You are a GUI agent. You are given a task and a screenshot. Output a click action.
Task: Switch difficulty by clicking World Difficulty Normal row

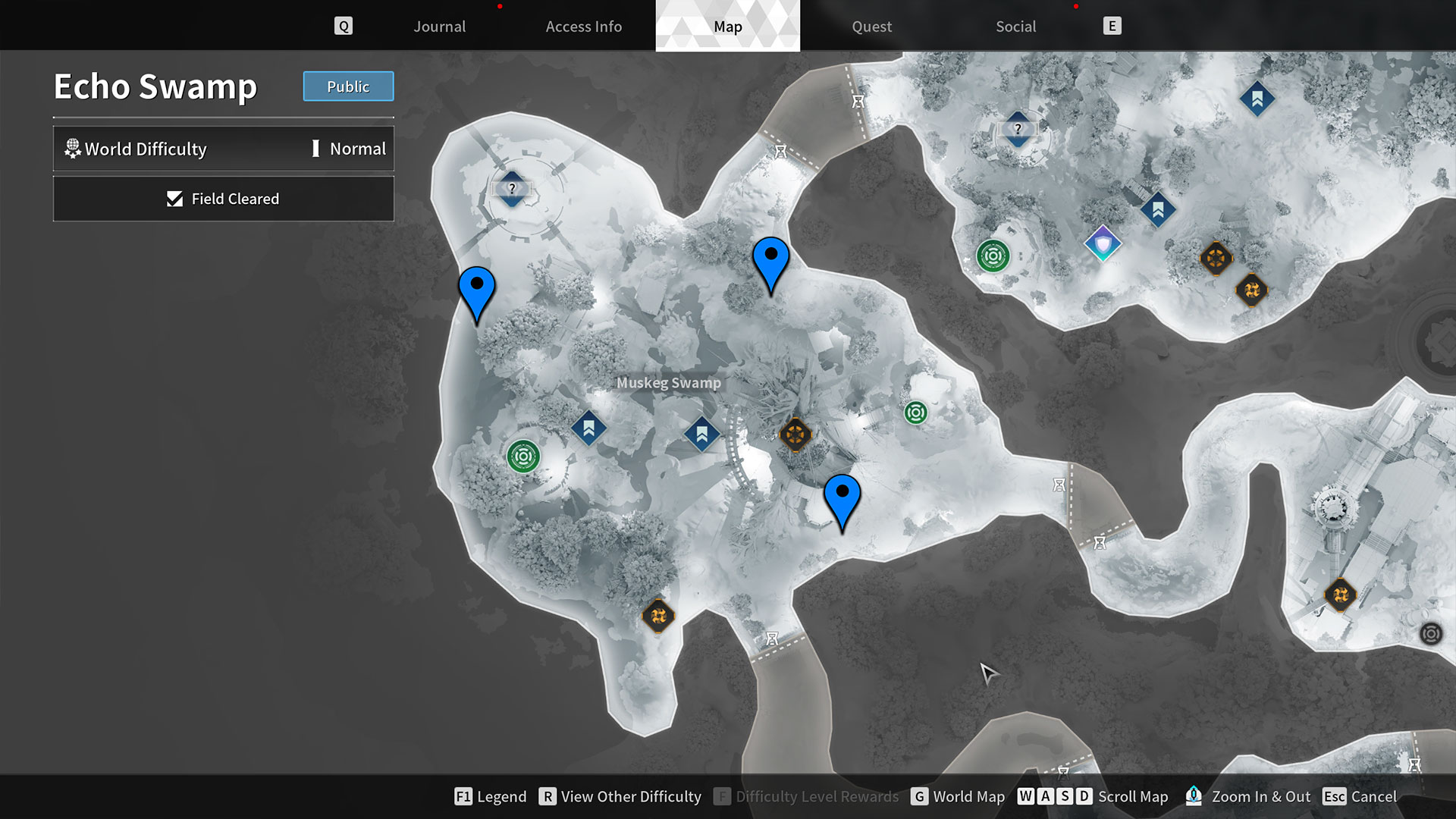point(223,149)
